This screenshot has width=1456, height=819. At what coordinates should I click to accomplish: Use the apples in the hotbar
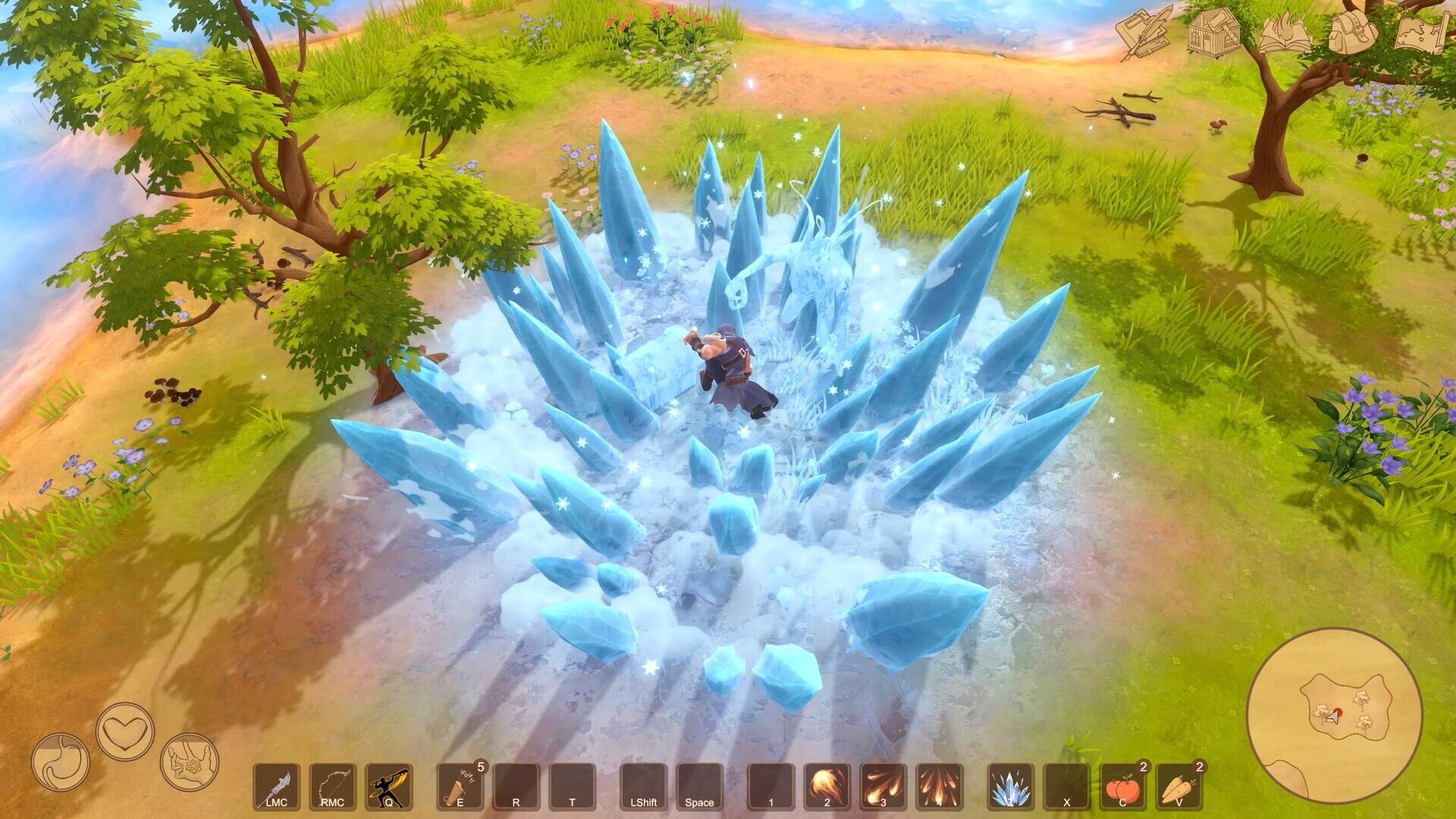pos(1122,786)
